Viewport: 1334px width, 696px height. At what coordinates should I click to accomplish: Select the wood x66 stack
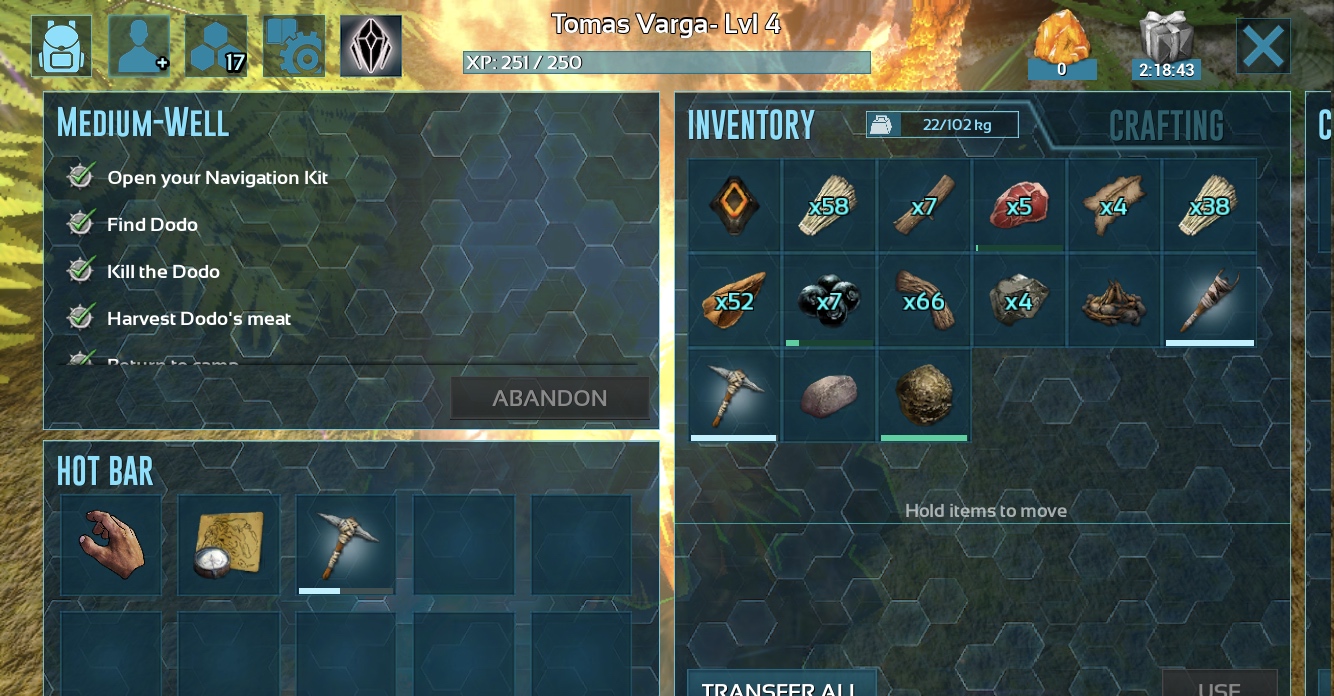(923, 300)
